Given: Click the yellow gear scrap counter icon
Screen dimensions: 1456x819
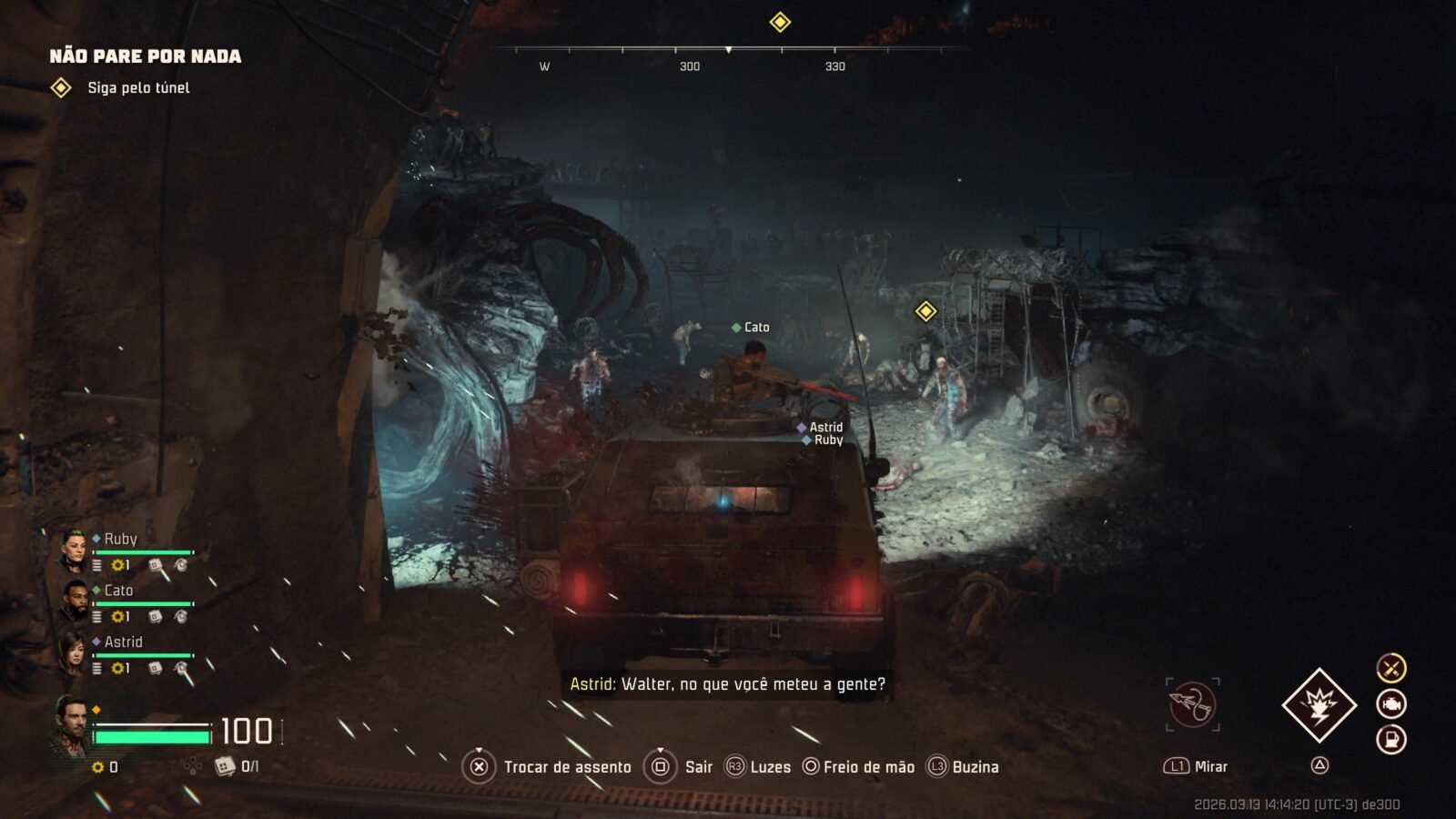Looking at the screenshot, I should (x=98, y=767).
